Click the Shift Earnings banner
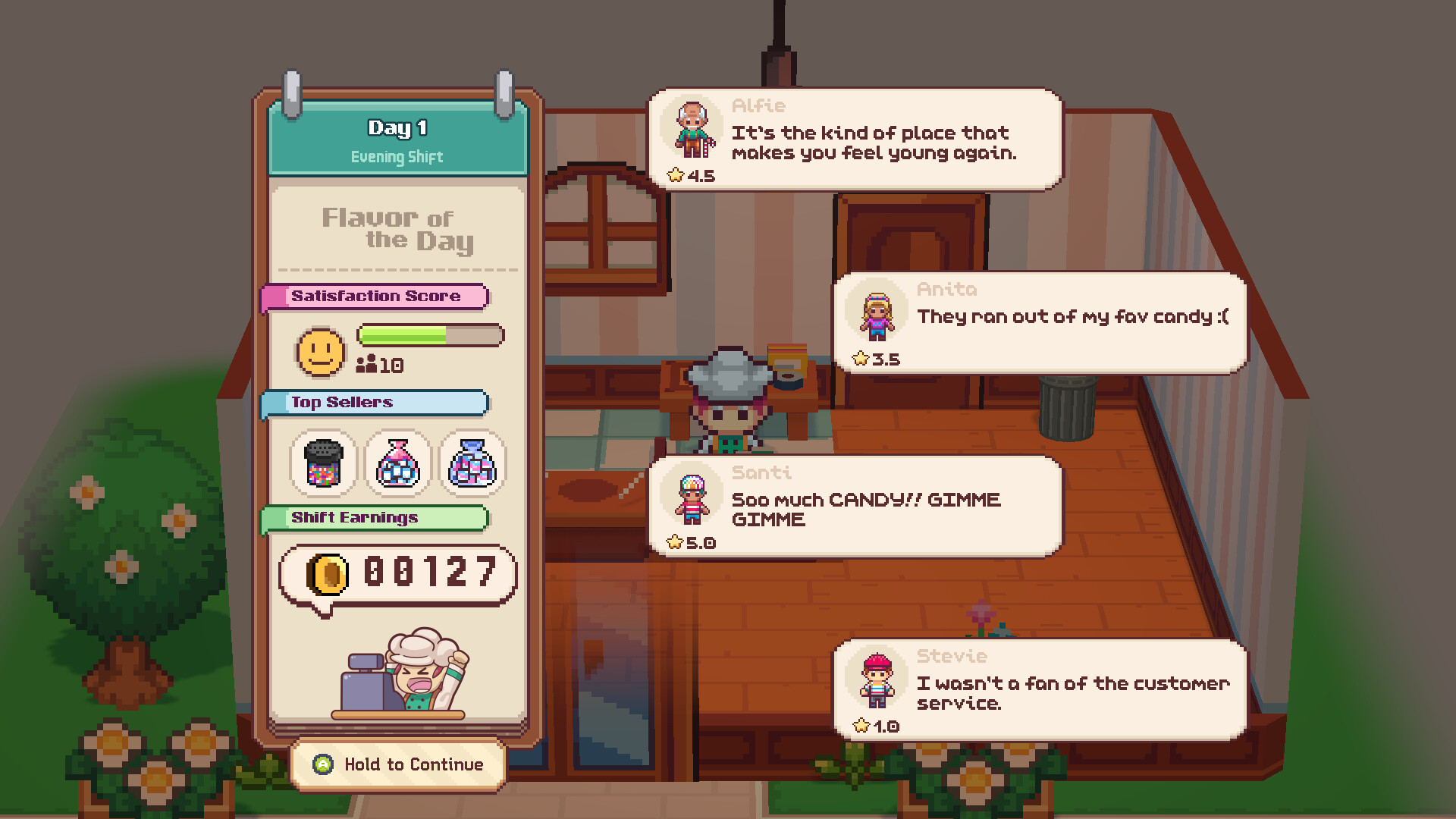This screenshot has width=1456, height=819. point(375,518)
